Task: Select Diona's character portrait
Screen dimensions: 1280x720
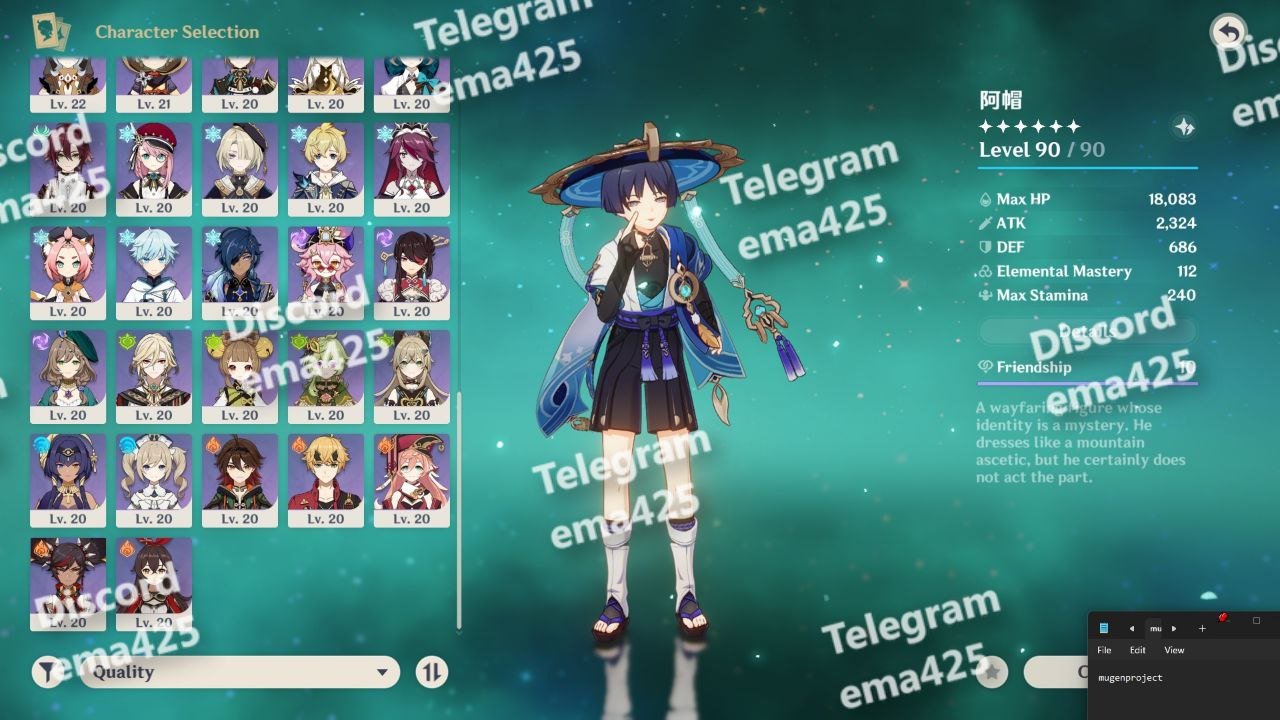Action: [x=68, y=266]
